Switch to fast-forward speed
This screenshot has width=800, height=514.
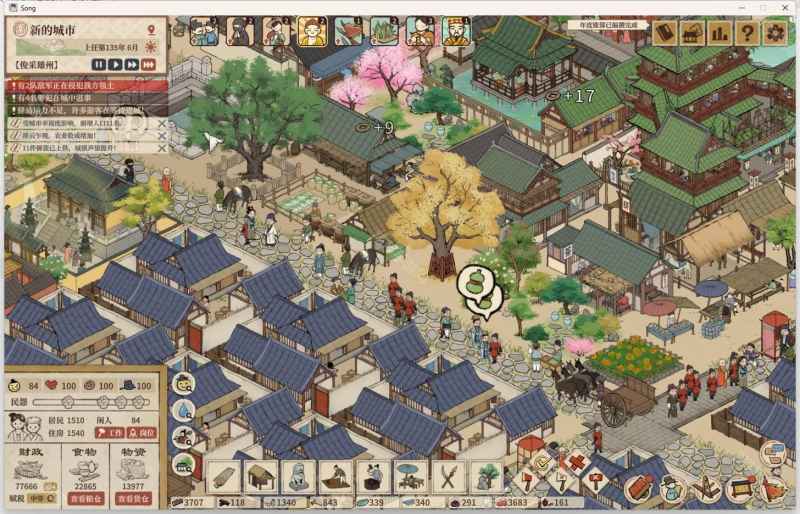coord(132,65)
